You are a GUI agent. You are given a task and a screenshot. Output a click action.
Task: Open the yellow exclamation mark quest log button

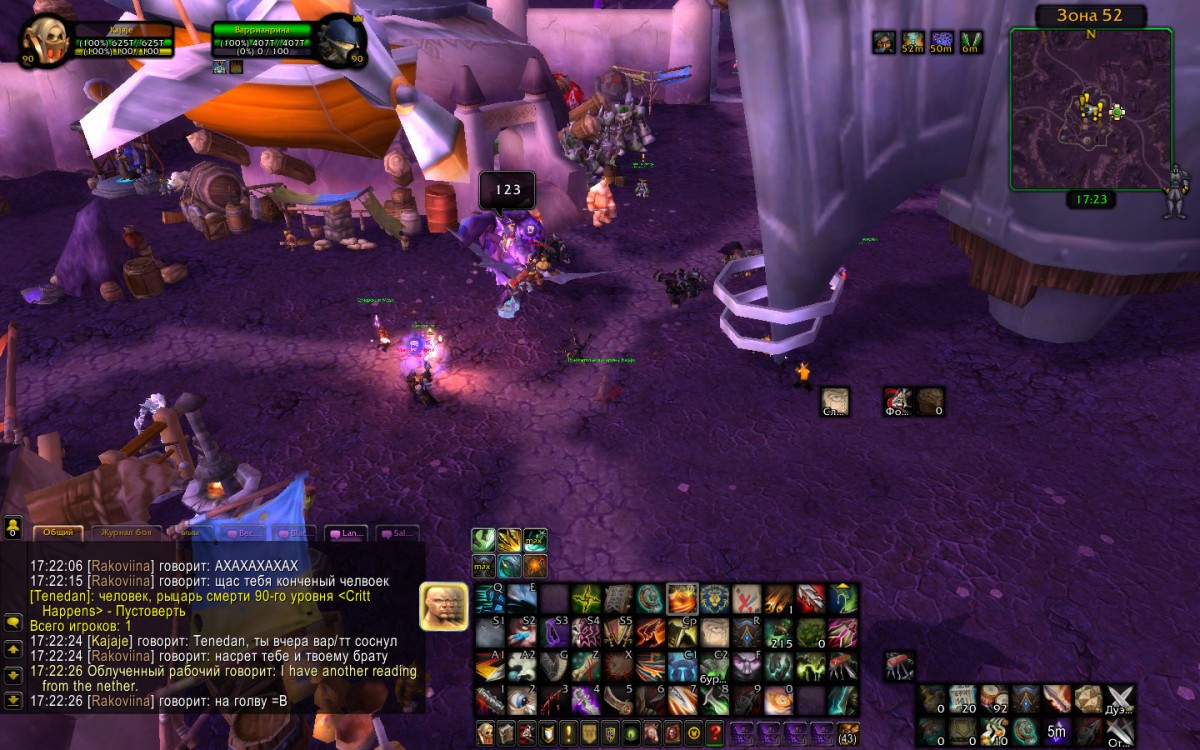coord(568,732)
